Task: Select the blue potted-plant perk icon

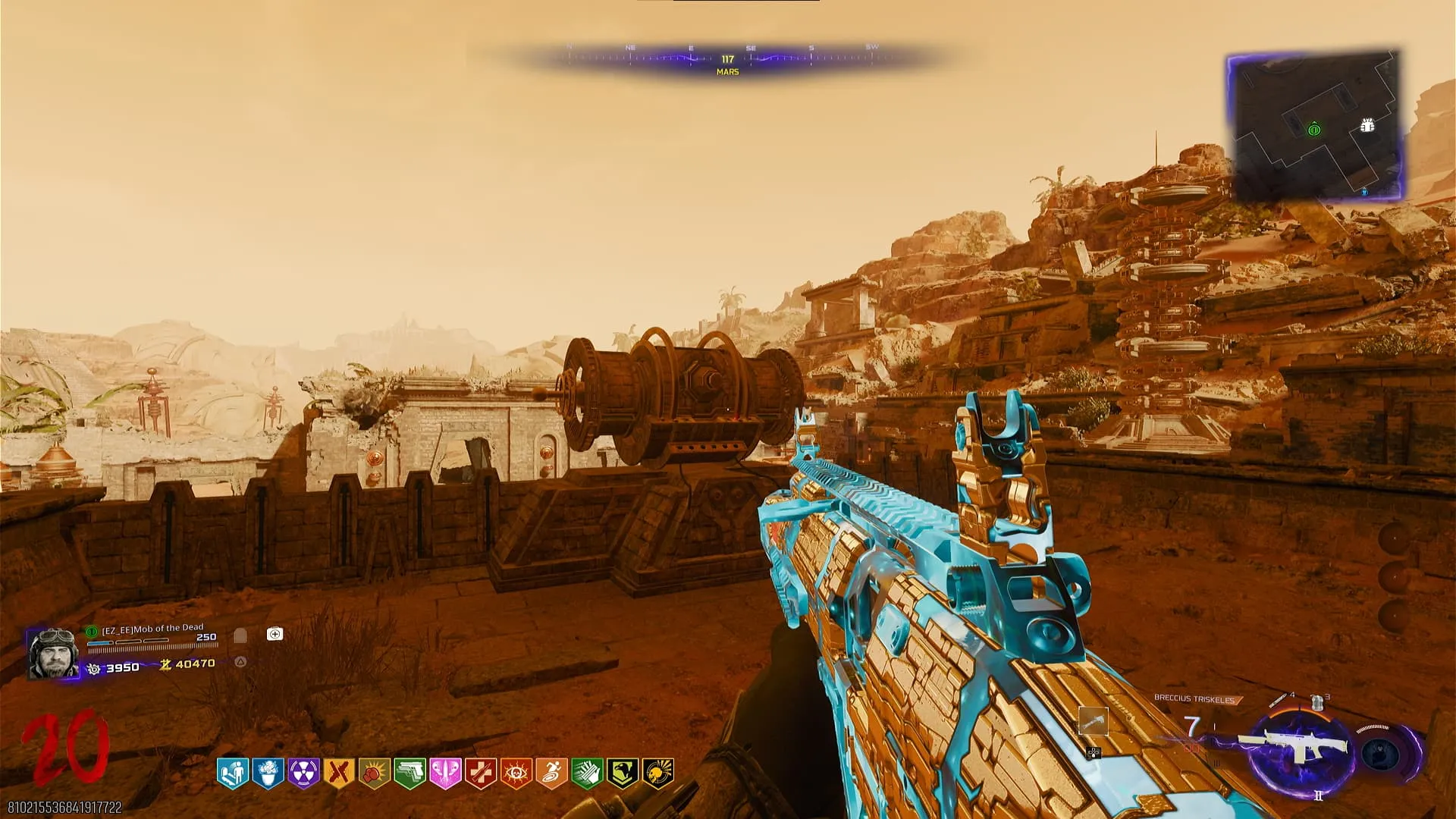Action: click(268, 773)
